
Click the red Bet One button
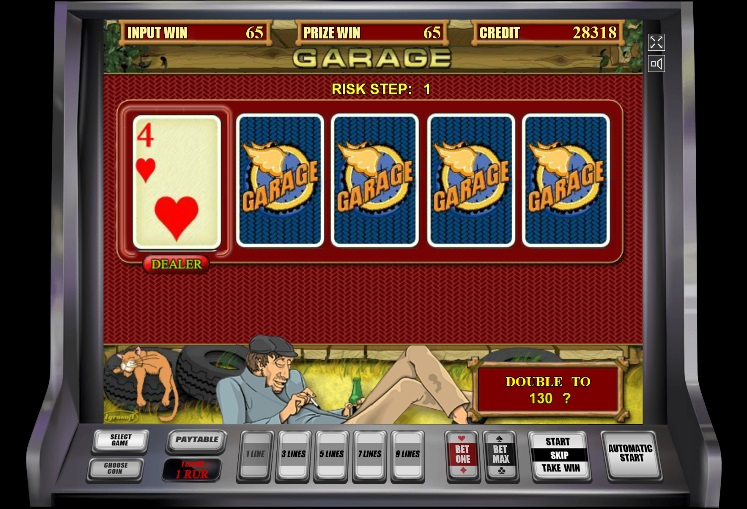(462, 455)
